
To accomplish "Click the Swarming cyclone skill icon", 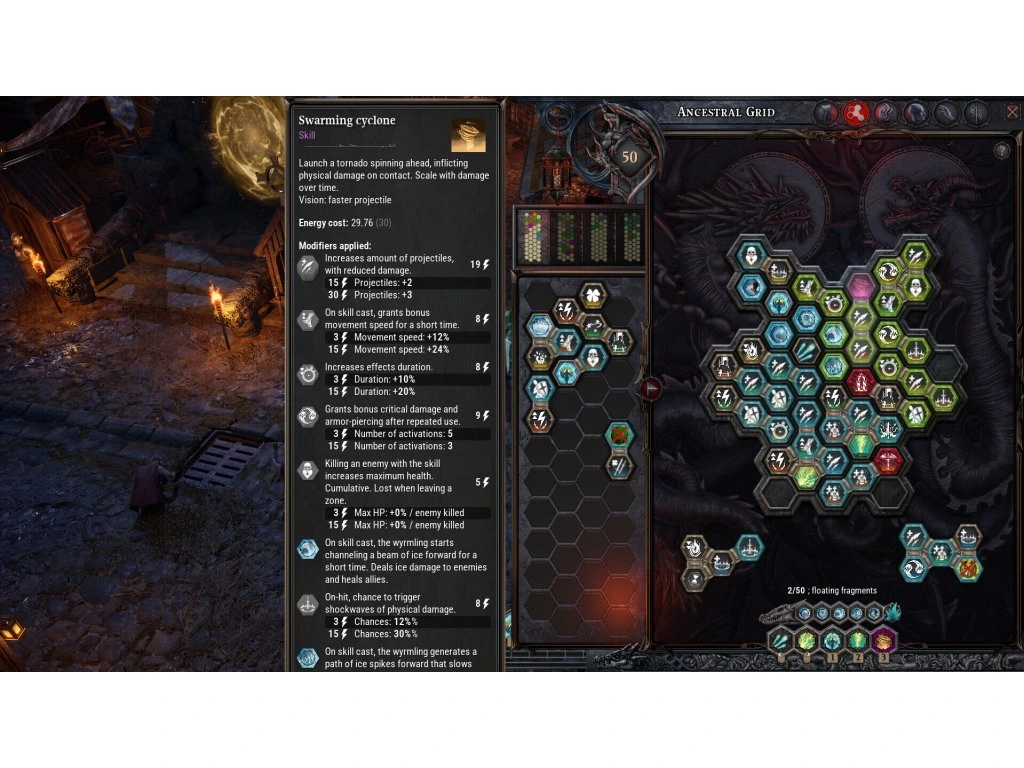I will pos(468,135).
